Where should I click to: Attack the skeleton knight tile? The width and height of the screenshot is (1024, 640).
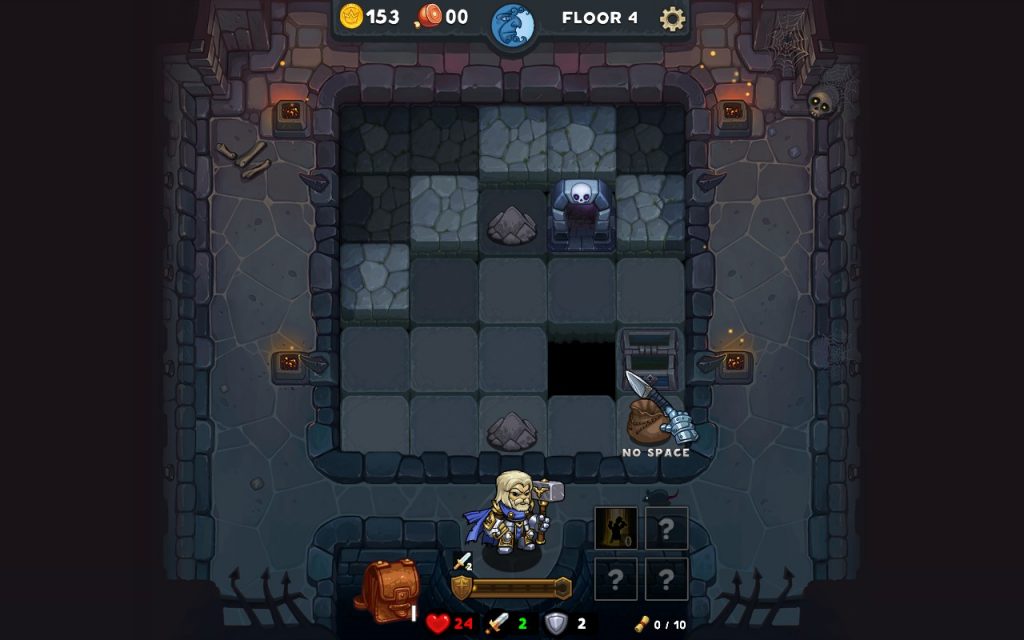click(581, 213)
